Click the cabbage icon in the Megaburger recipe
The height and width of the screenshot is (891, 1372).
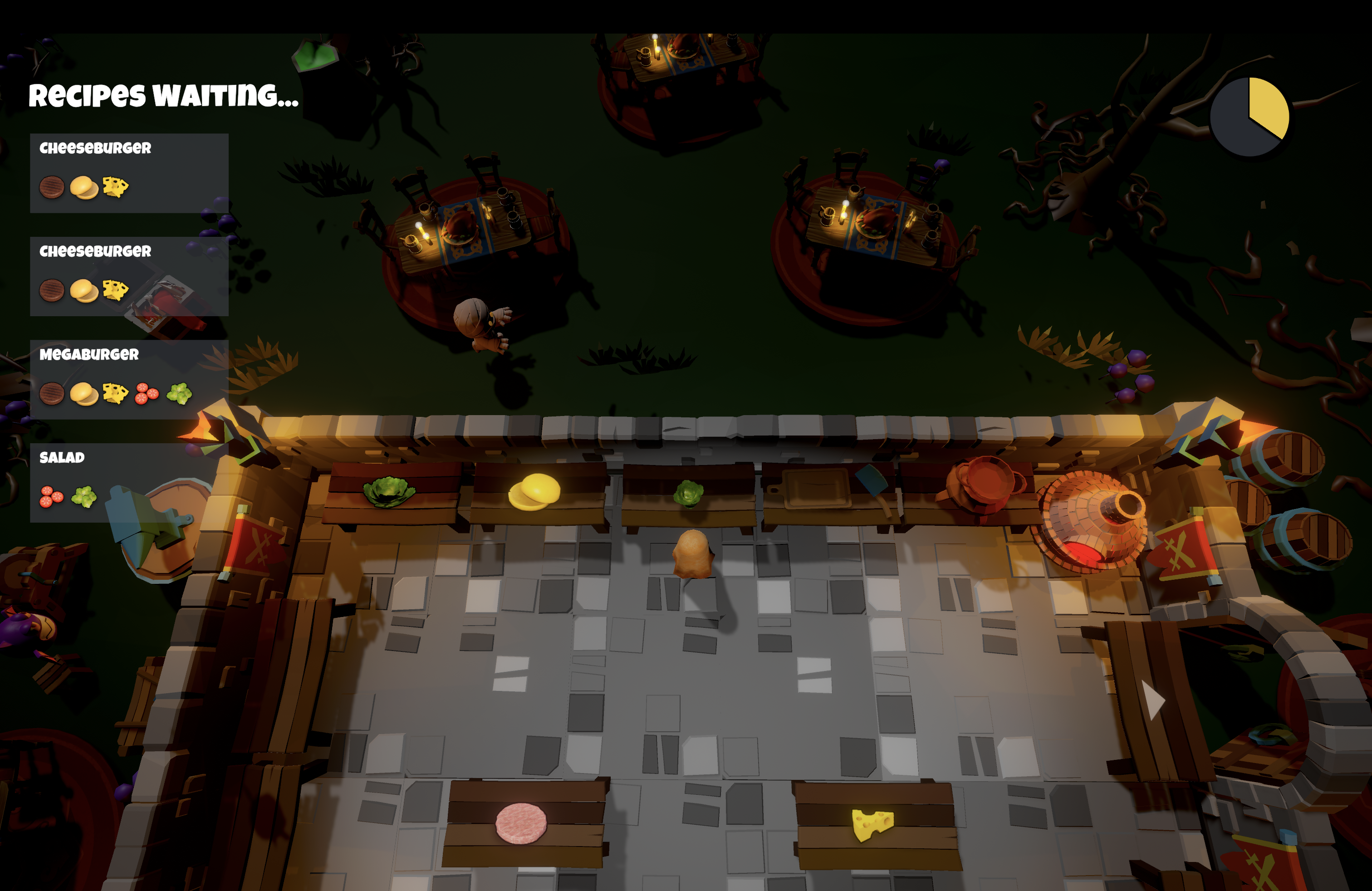(x=179, y=394)
